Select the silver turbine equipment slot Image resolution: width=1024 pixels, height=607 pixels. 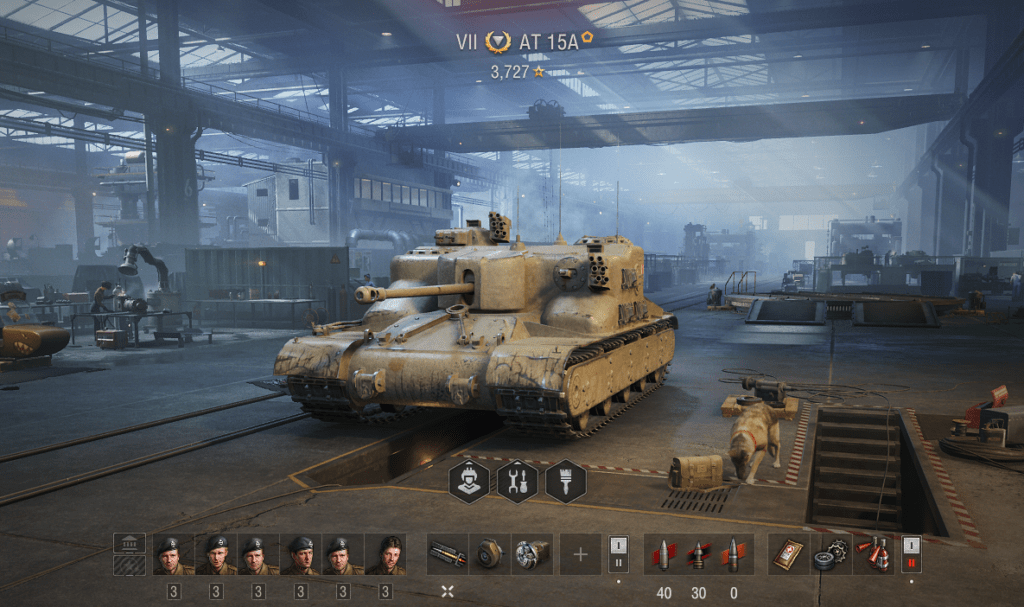tap(532, 554)
